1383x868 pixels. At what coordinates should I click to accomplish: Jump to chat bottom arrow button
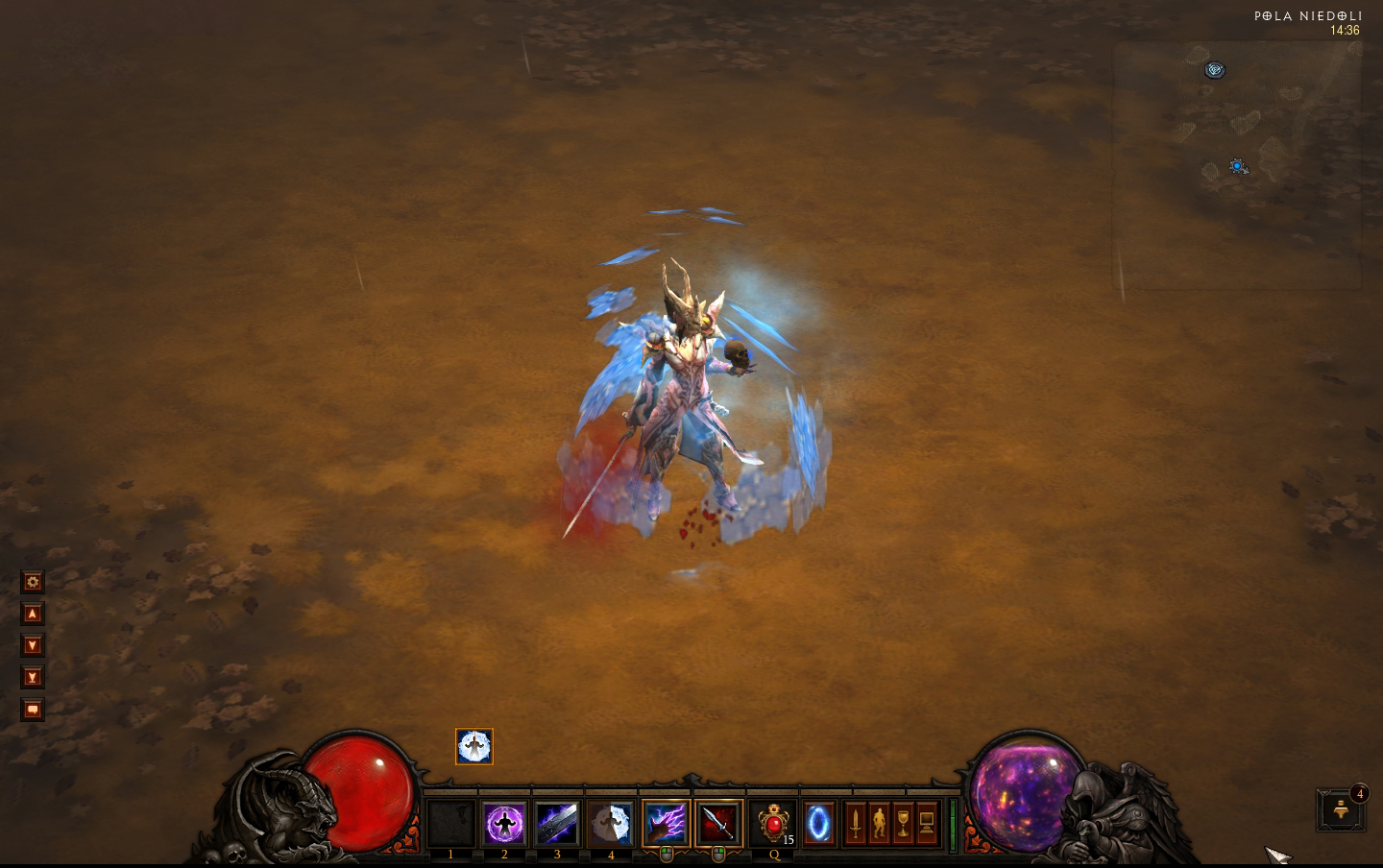[x=33, y=678]
